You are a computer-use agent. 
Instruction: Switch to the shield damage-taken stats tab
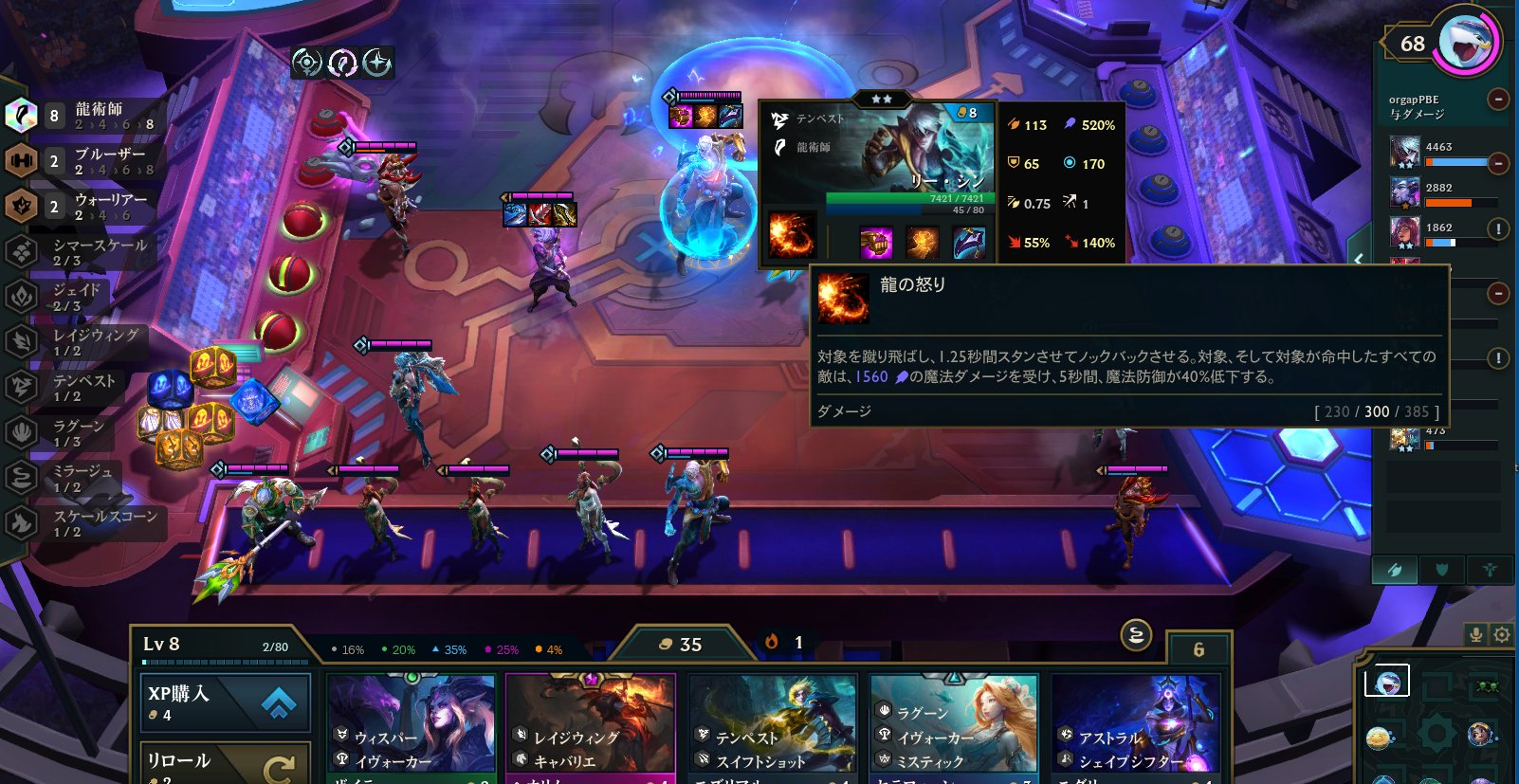[x=1442, y=570]
